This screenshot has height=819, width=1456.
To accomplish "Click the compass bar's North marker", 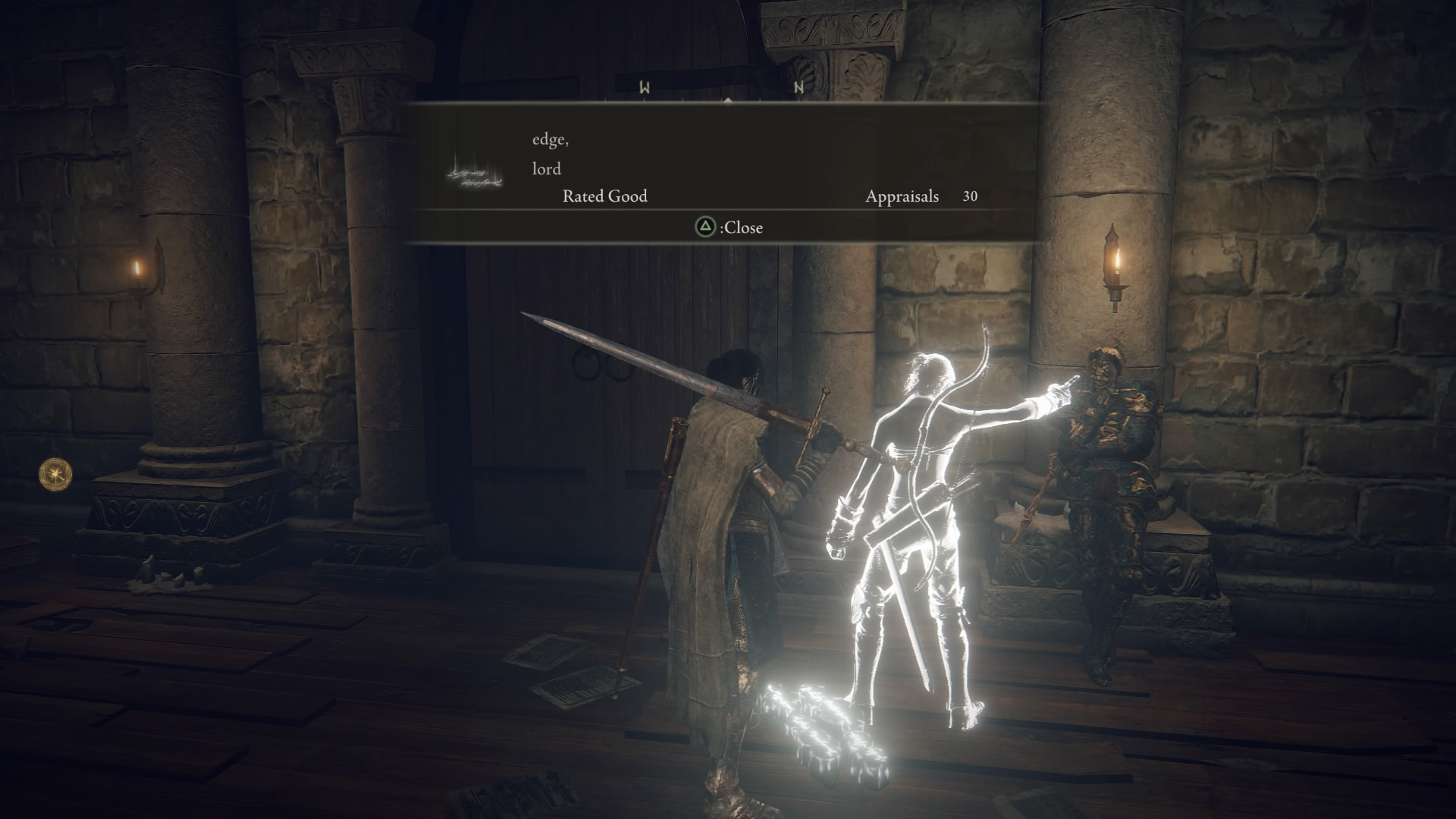I will 798,88.
